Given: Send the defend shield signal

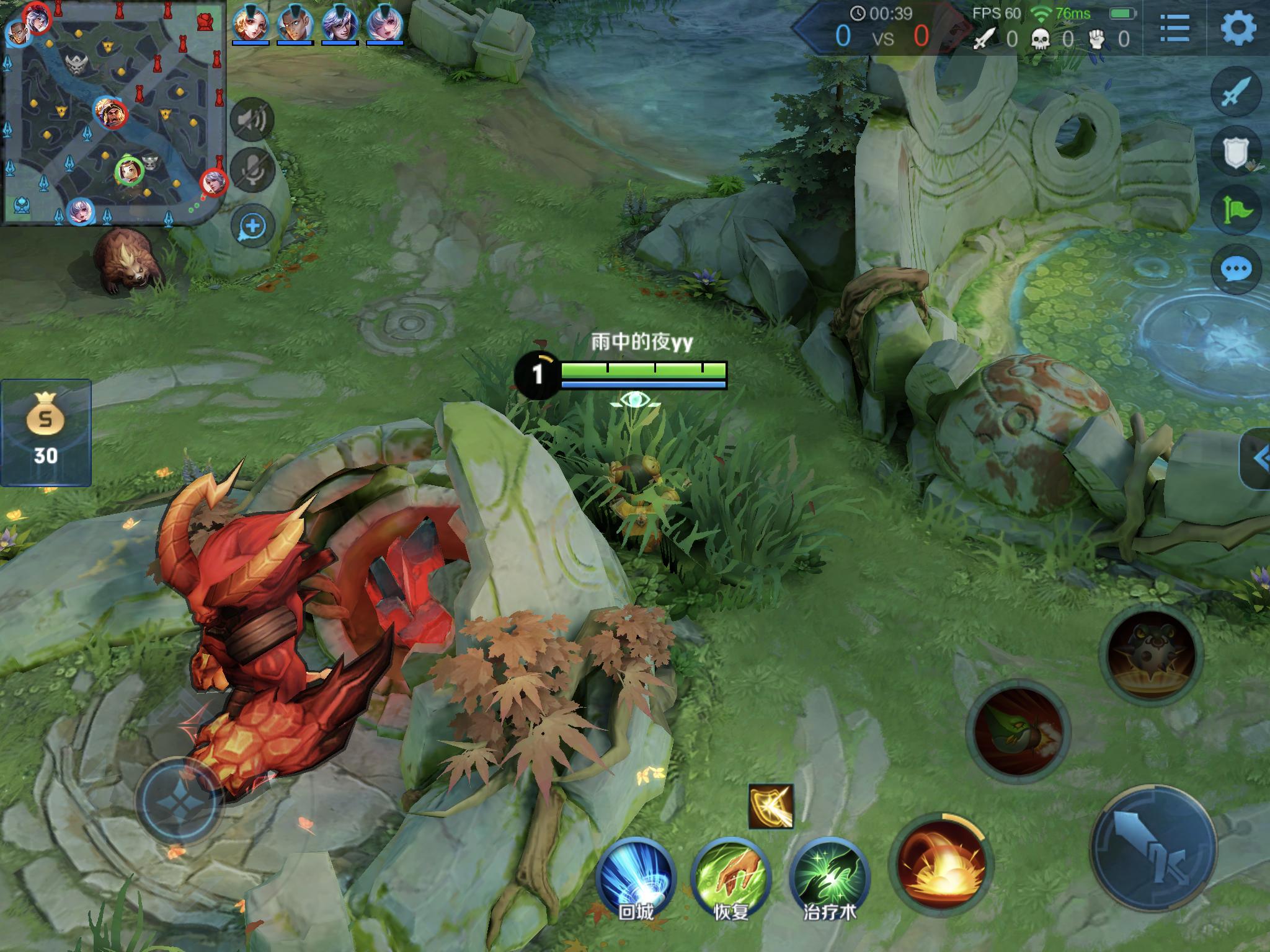Looking at the screenshot, I should click(1236, 151).
